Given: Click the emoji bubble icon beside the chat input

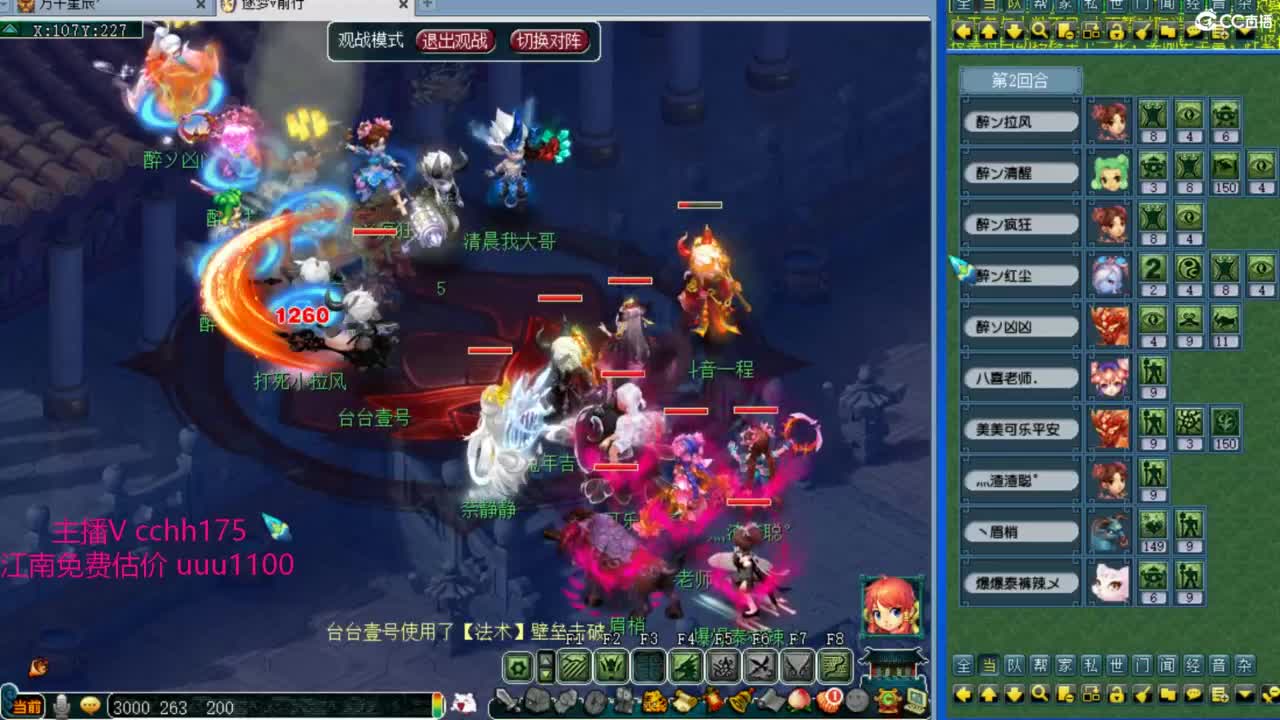Looking at the screenshot, I should pos(92,706).
